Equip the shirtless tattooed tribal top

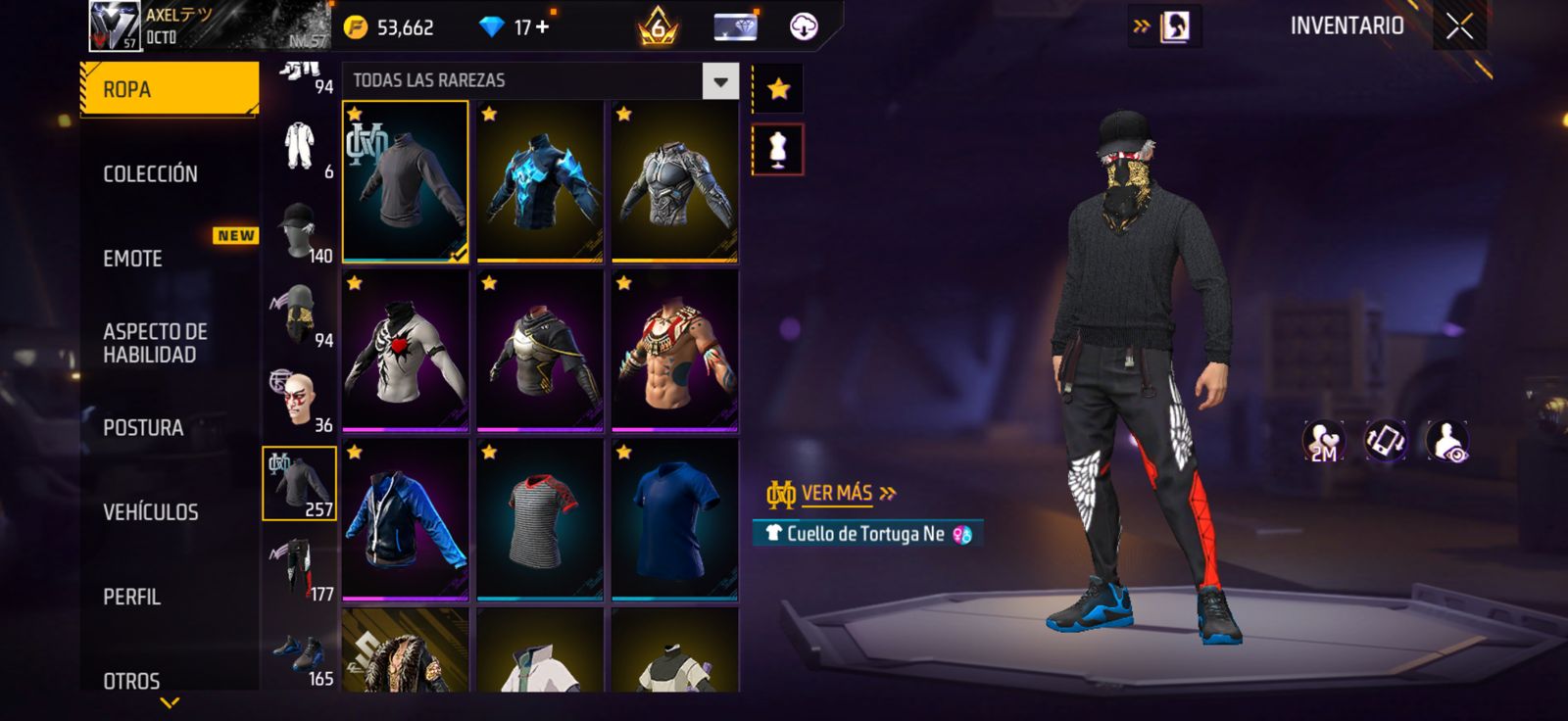pos(674,352)
